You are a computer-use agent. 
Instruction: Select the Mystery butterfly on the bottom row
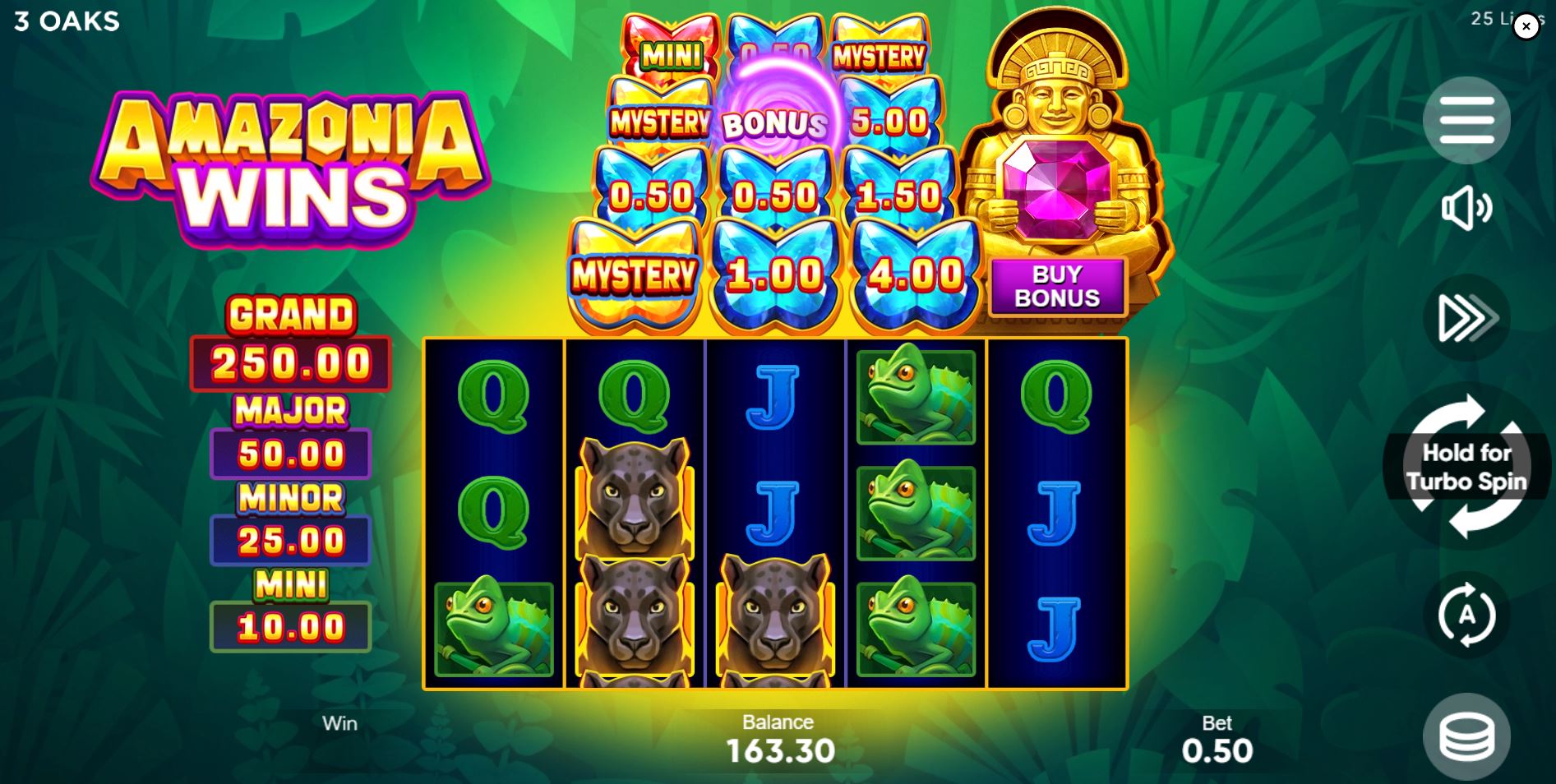[x=633, y=271]
